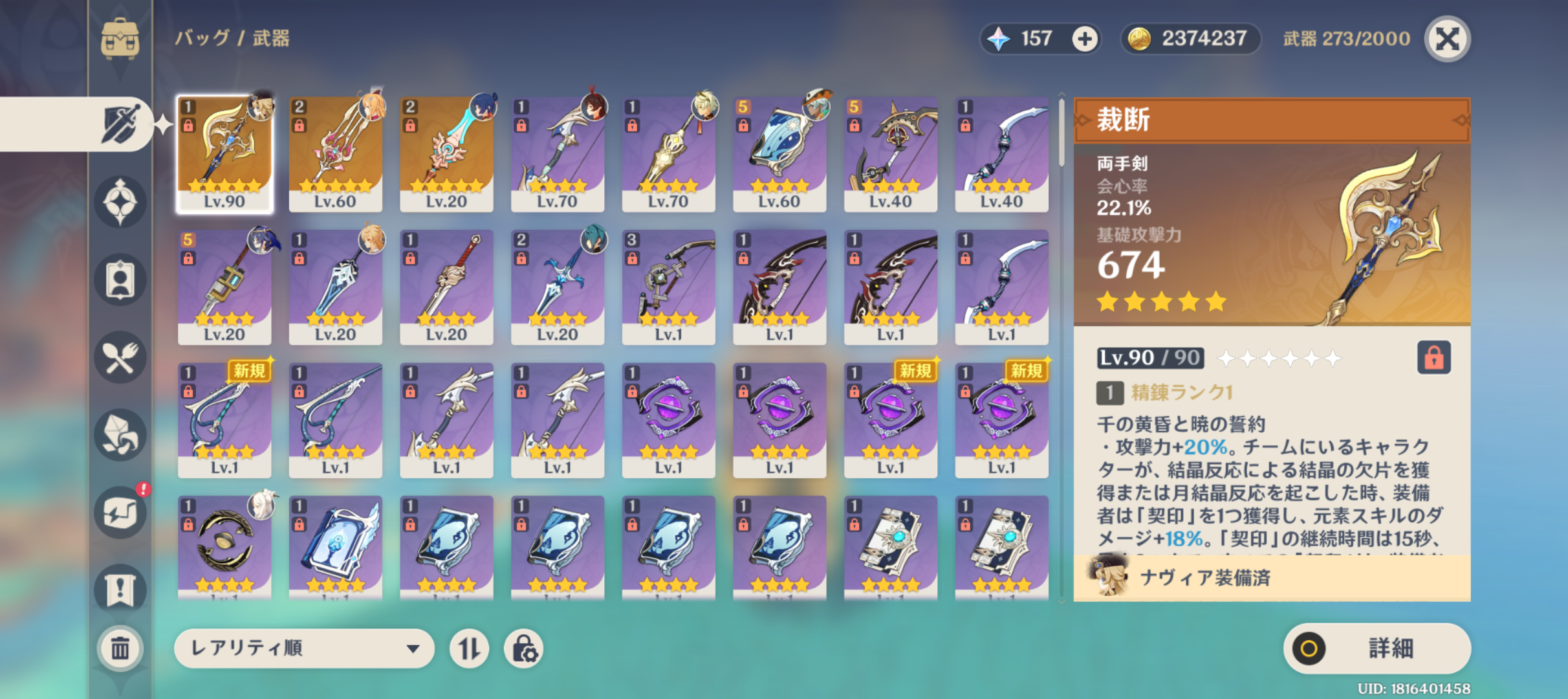Open the lock settings button beside sort
The width and height of the screenshot is (1568, 699).
(523, 648)
